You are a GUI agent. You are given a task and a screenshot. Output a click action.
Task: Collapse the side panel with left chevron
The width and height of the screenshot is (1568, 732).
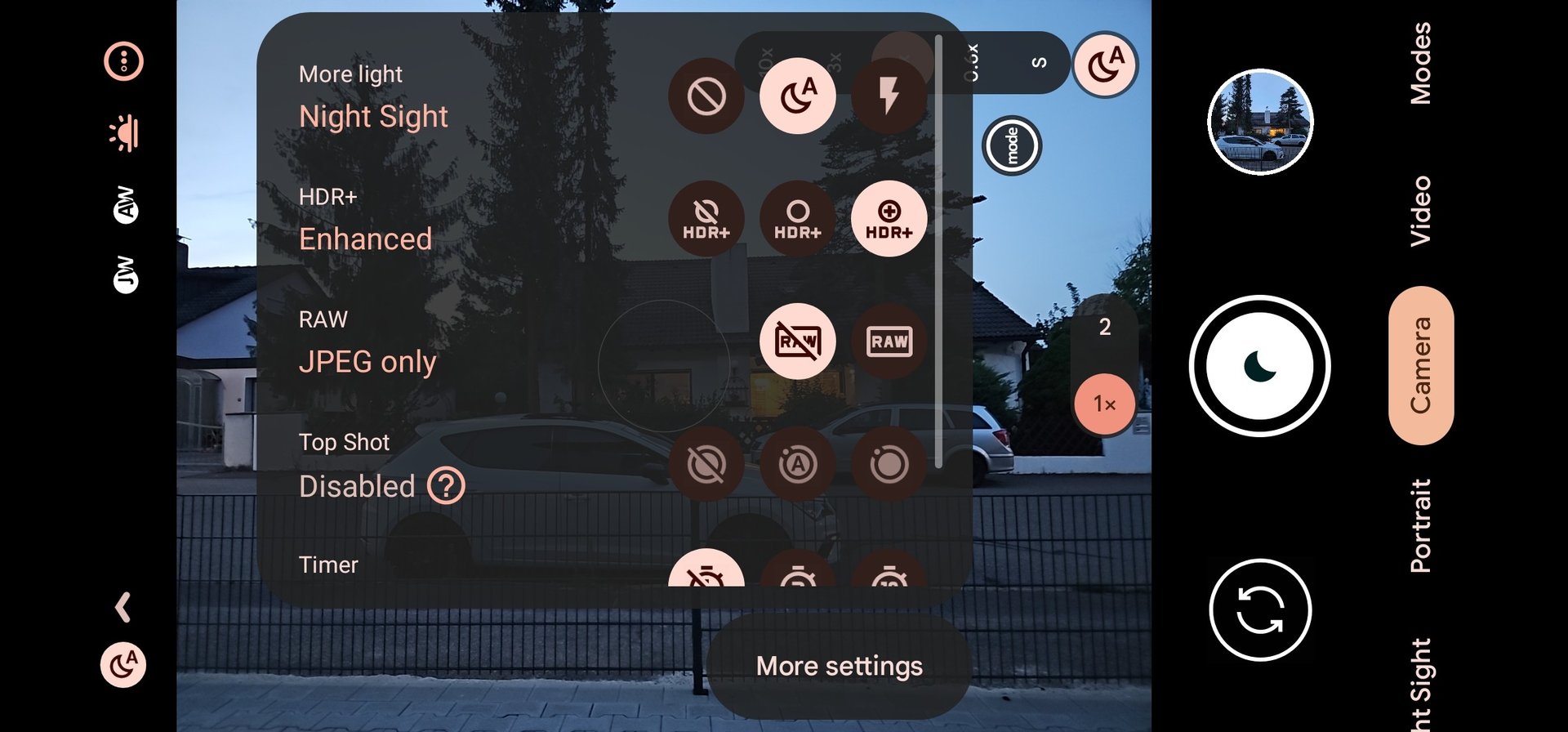123,607
